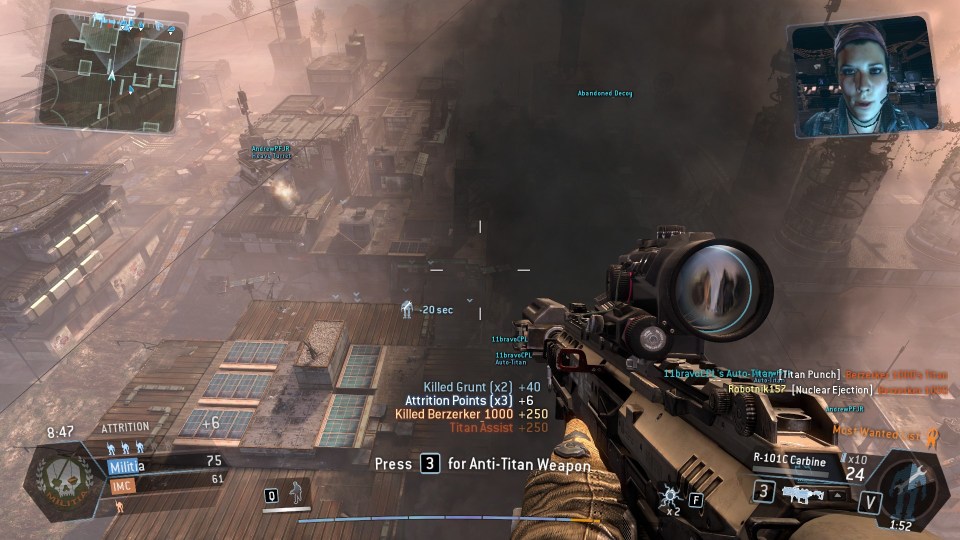This screenshot has height=540, width=960.
Task: Activate the cloak pilot ability icon
Action: [x=294, y=493]
